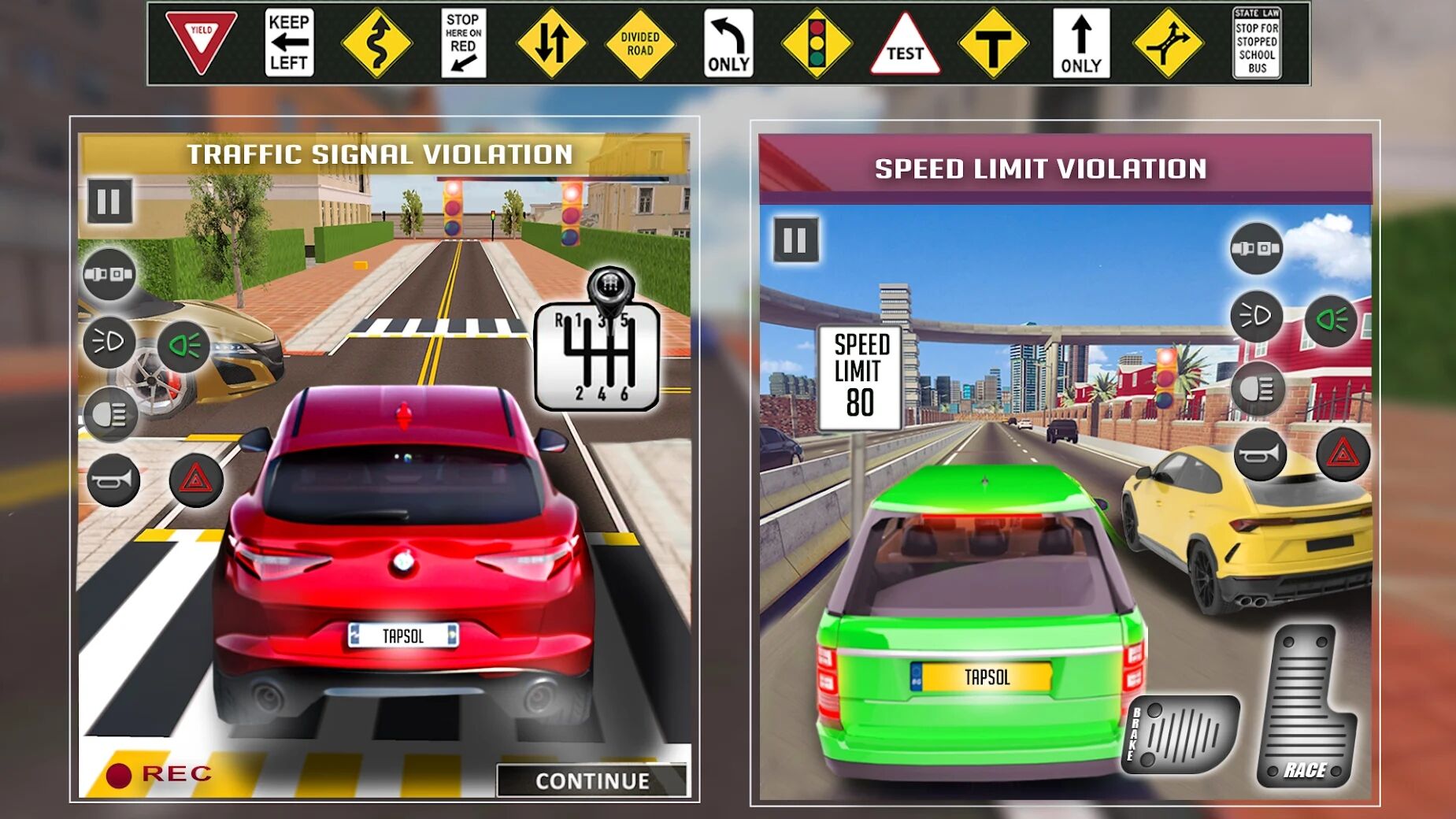
Task: Pause the Speed Limit Violation game
Action: click(x=795, y=239)
